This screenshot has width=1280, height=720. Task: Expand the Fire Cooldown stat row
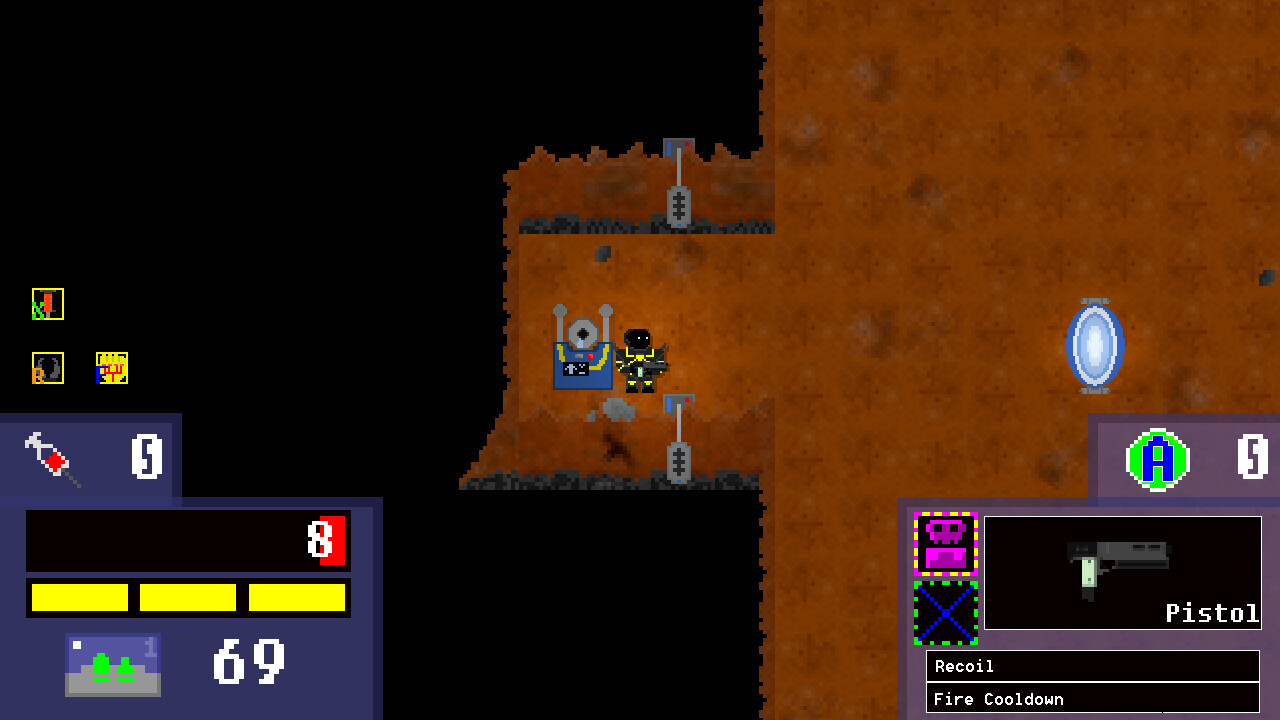1093,699
